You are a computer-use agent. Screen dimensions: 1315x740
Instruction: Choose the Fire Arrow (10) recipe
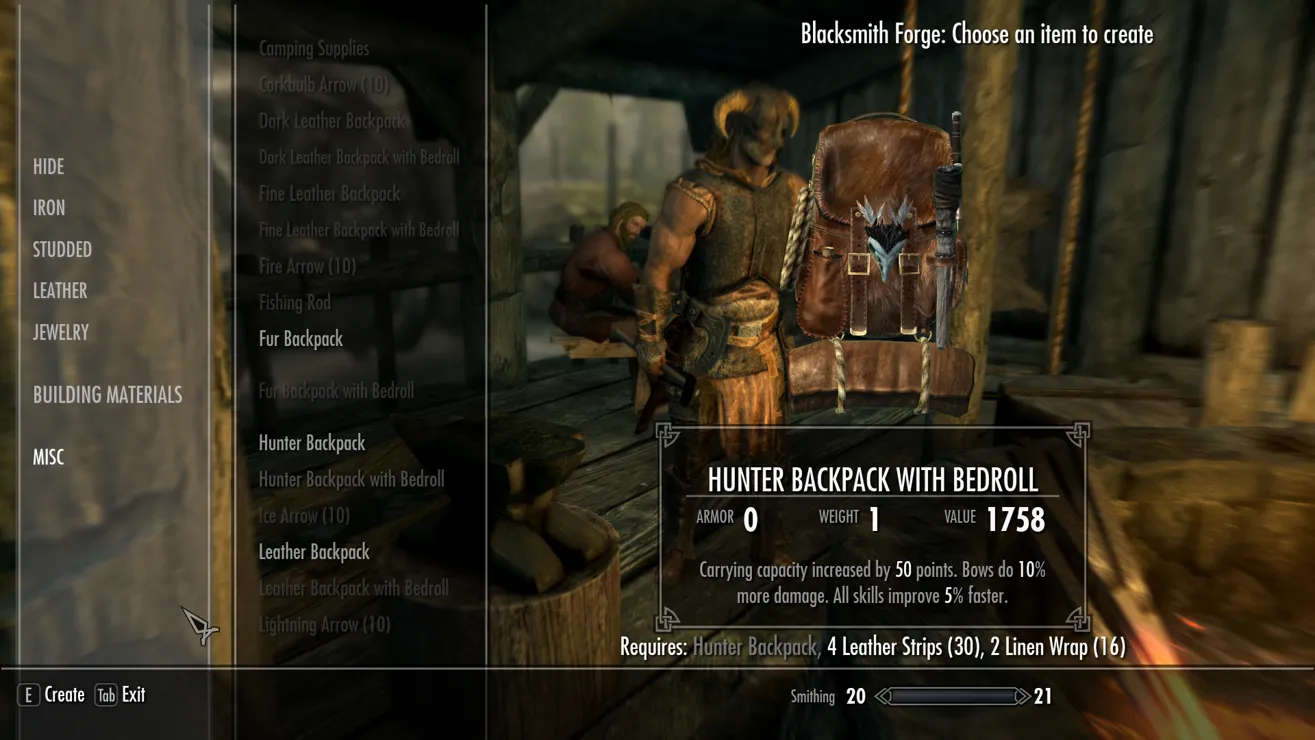[x=307, y=266]
